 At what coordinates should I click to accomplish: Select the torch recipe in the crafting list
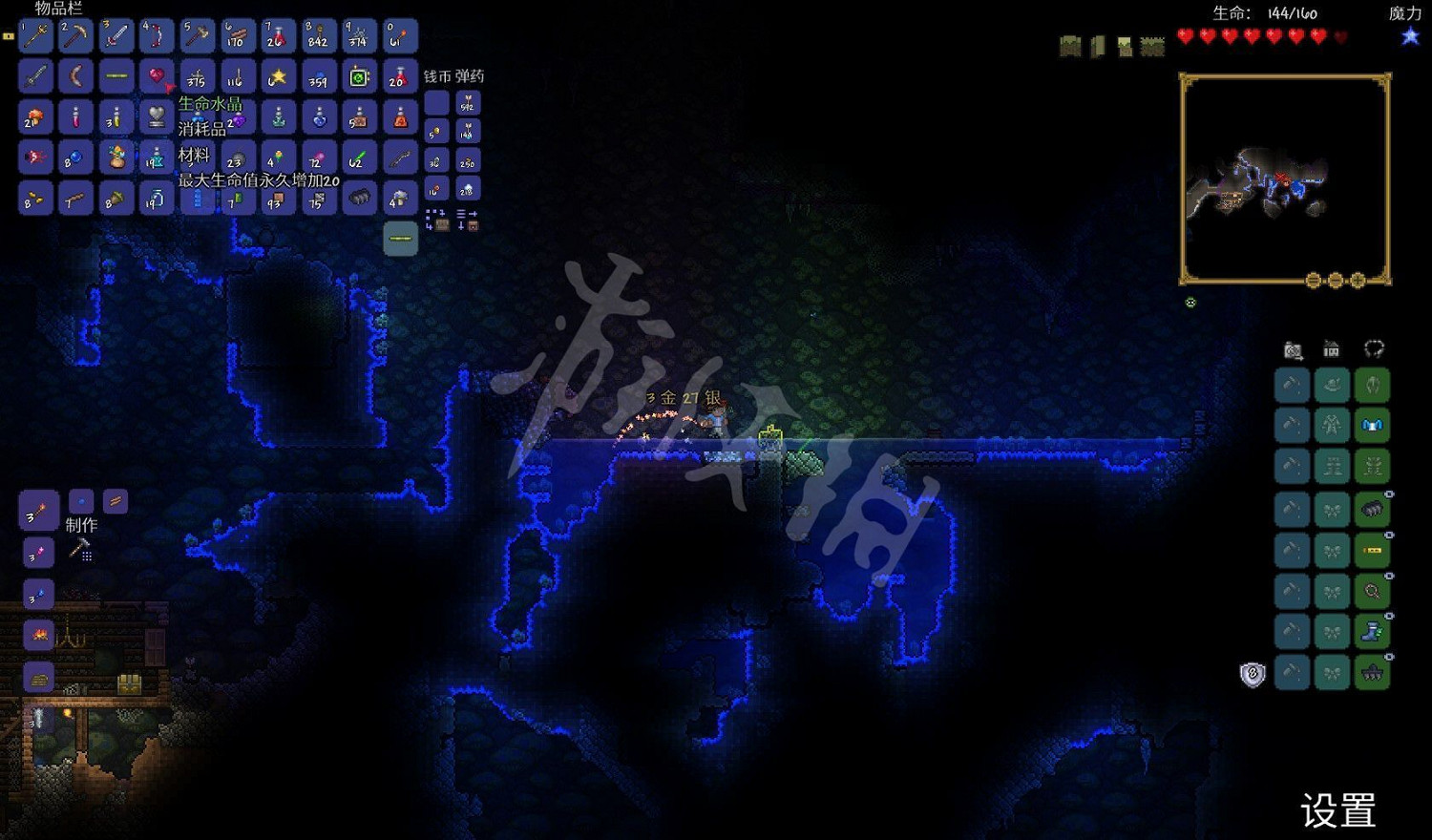coord(38,512)
